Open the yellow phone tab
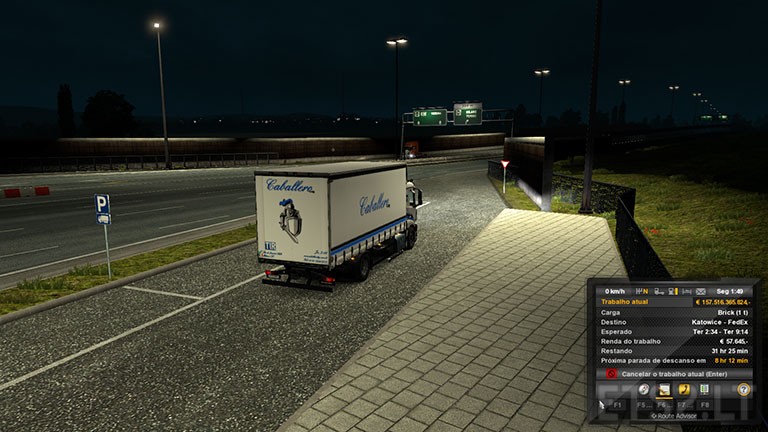 pyautogui.click(x=684, y=389)
